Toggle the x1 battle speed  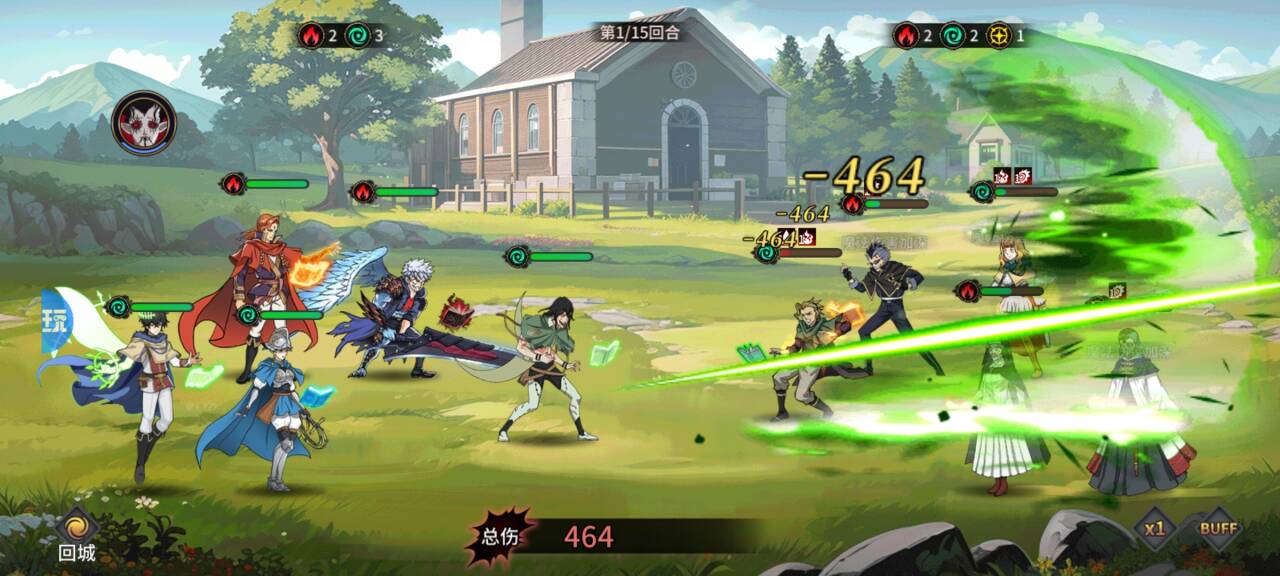pos(1156,529)
